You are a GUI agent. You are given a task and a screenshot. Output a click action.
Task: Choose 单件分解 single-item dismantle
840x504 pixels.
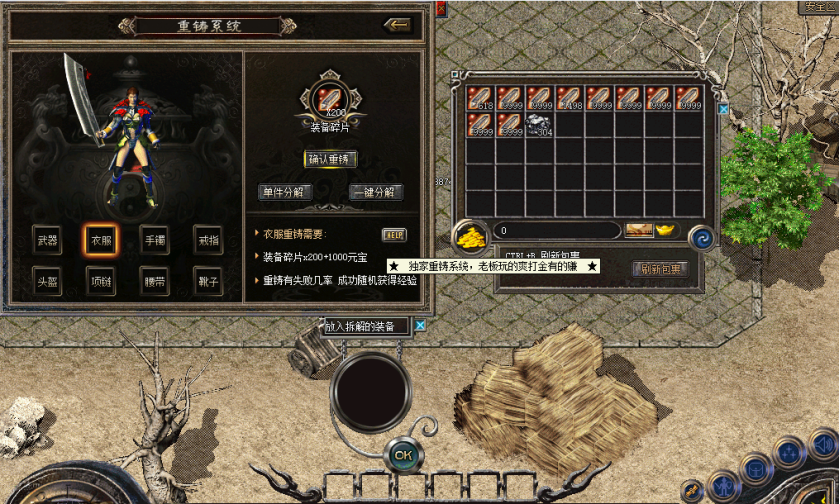click(x=285, y=192)
